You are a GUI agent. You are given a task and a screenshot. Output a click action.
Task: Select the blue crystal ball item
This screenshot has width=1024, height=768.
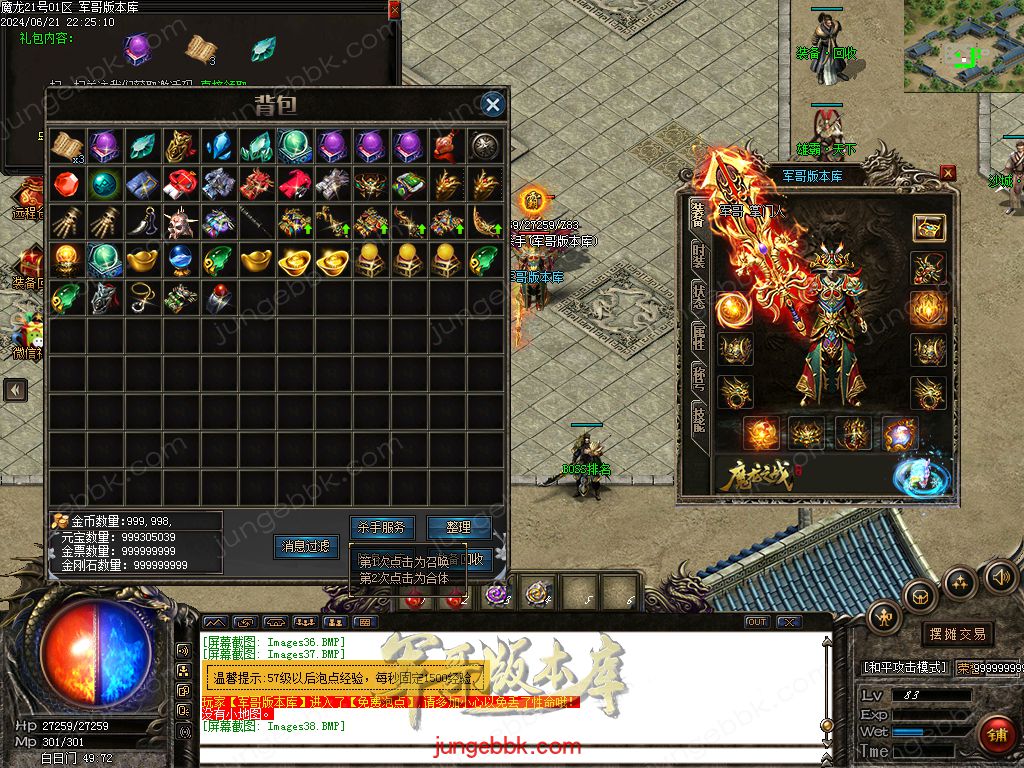coord(181,259)
